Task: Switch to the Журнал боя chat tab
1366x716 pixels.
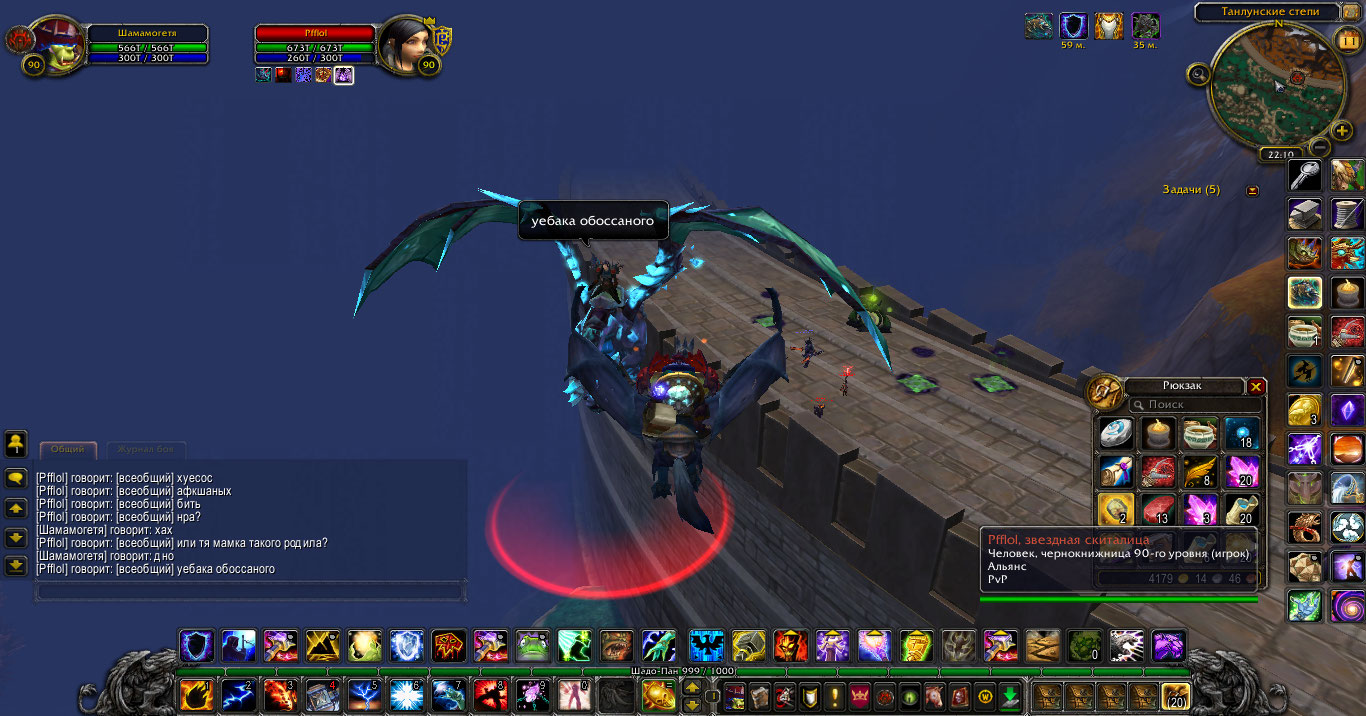Action: pyautogui.click(x=146, y=450)
